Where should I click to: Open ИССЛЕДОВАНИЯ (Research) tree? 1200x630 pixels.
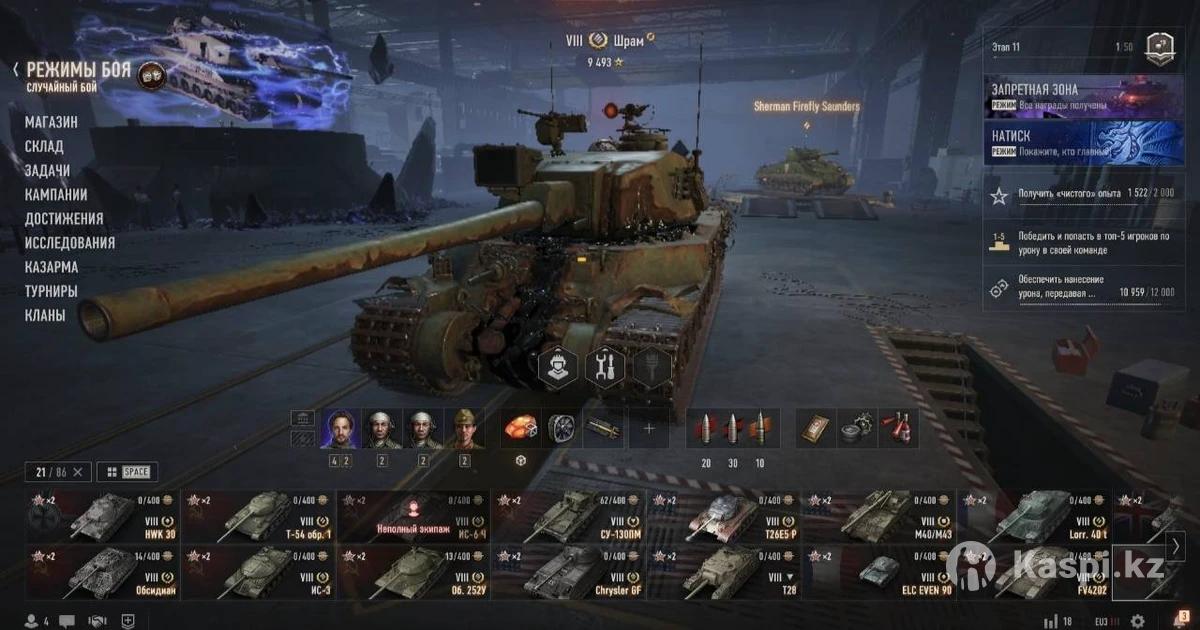[x=70, y=243]
